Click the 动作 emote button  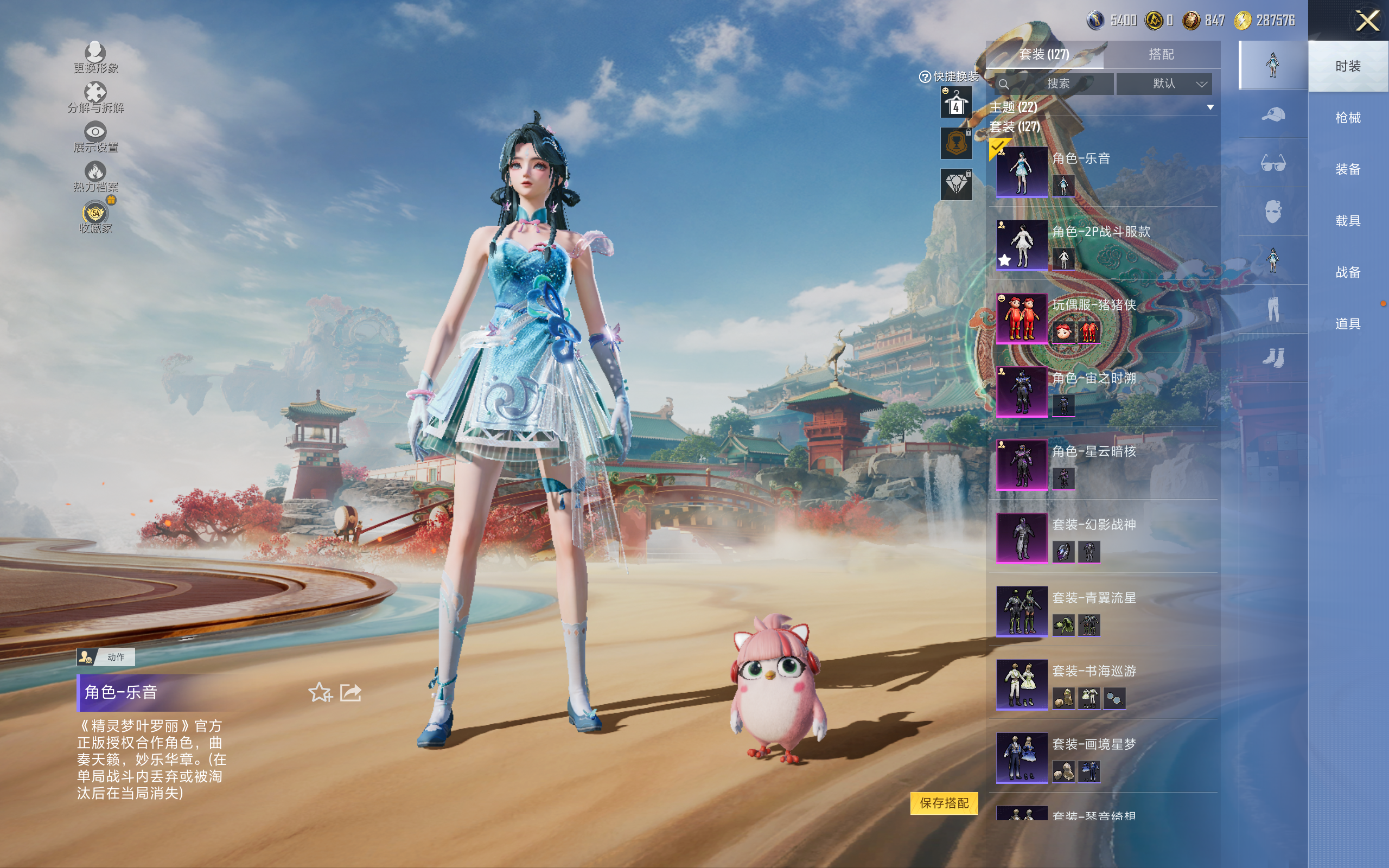[106, 657]
